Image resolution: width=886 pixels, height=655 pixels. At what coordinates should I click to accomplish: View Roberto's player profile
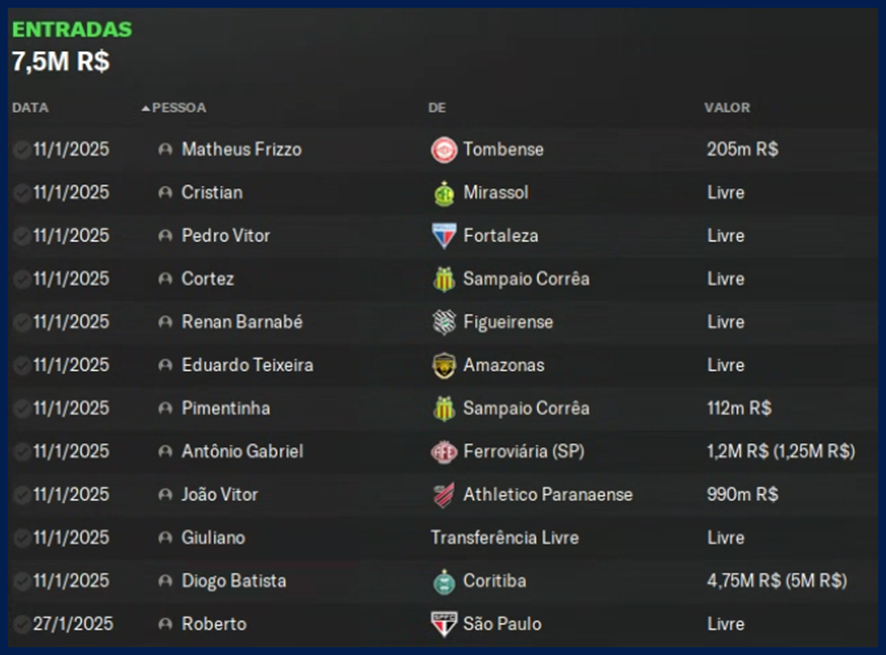[x=214, y=624]
